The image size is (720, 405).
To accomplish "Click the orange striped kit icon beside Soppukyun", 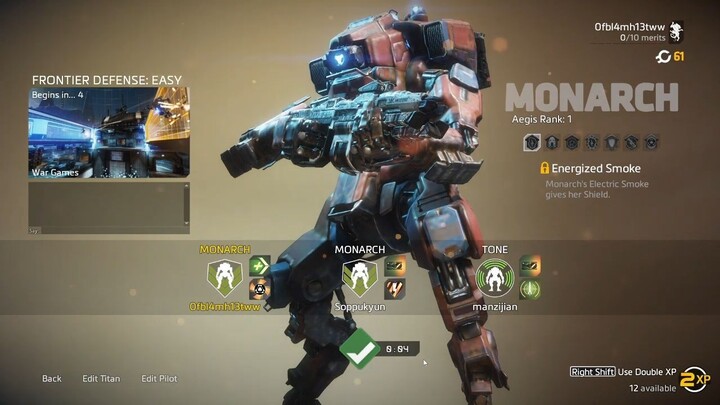I will click(x=395, y=289).
